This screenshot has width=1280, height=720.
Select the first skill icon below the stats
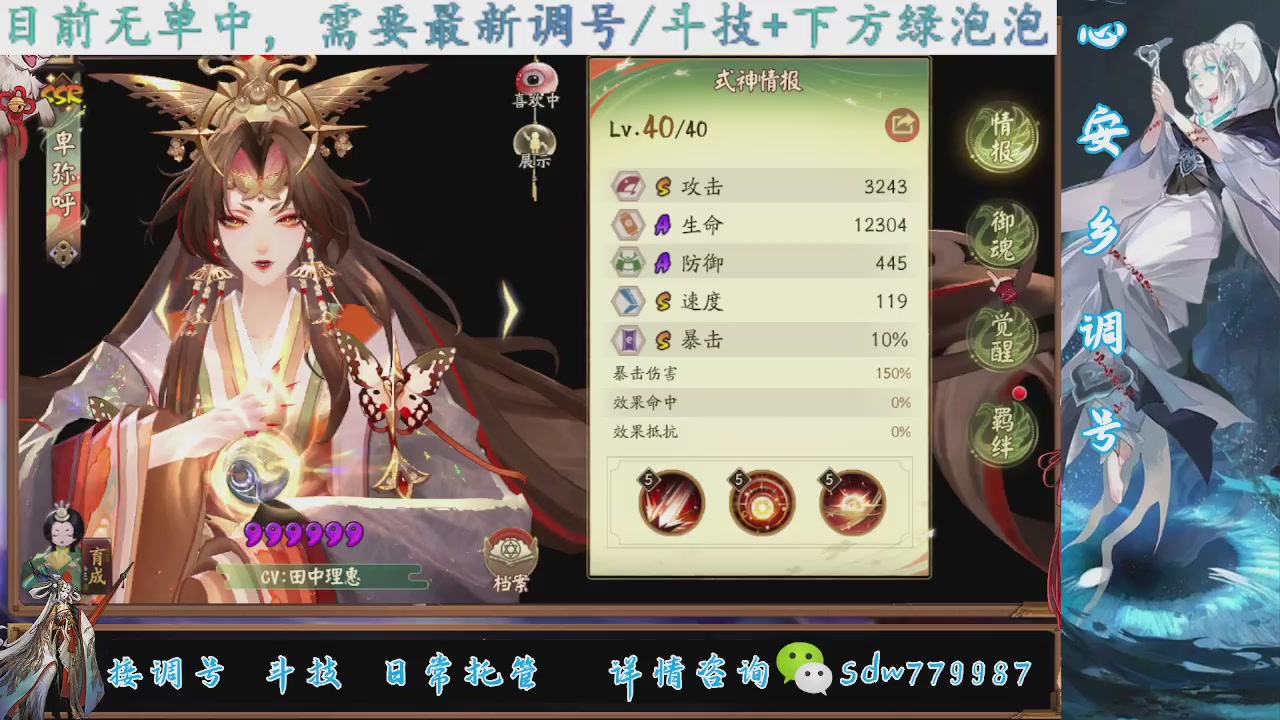point(668,503)
